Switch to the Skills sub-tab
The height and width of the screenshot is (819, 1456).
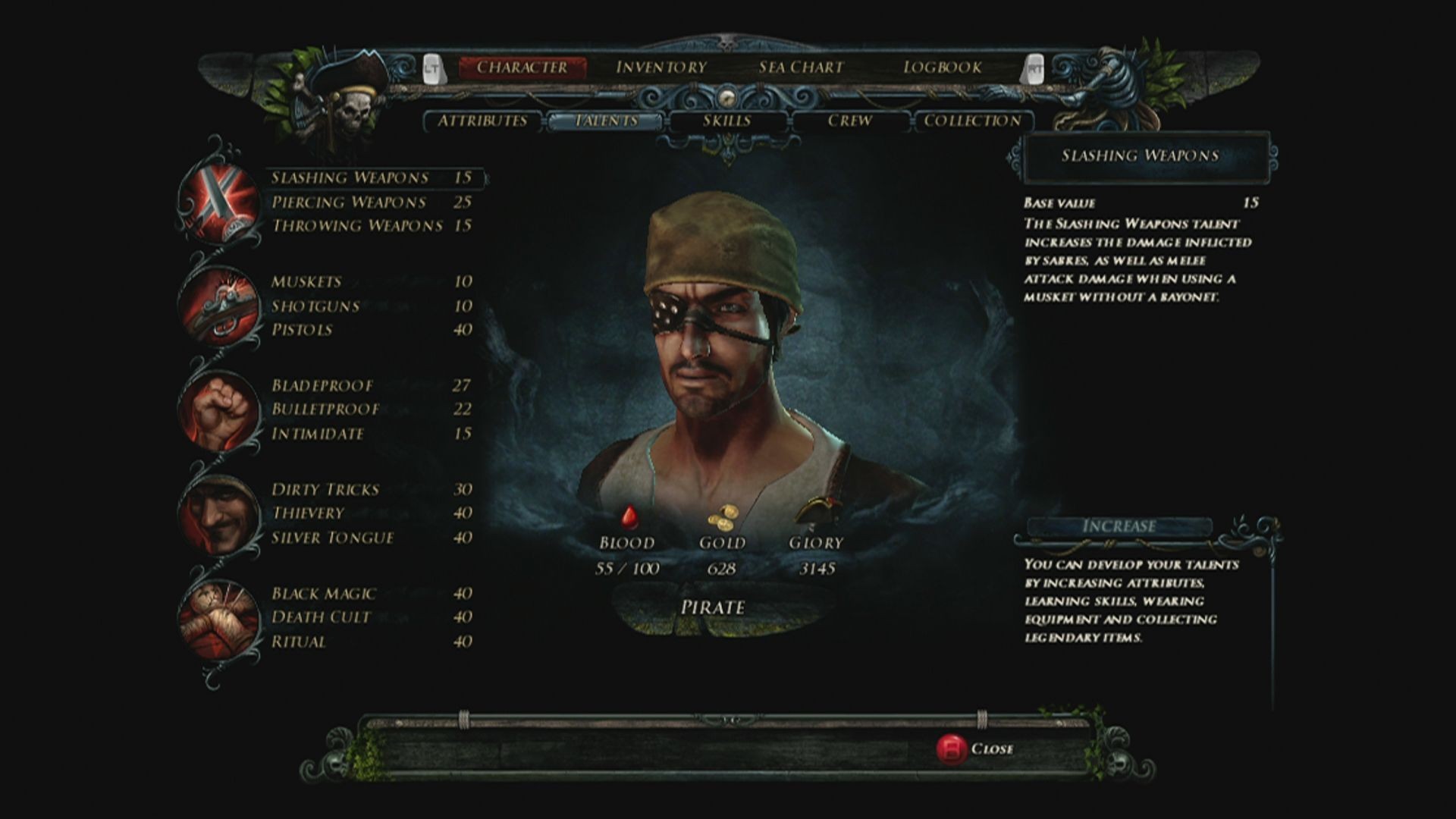point(726,121)
